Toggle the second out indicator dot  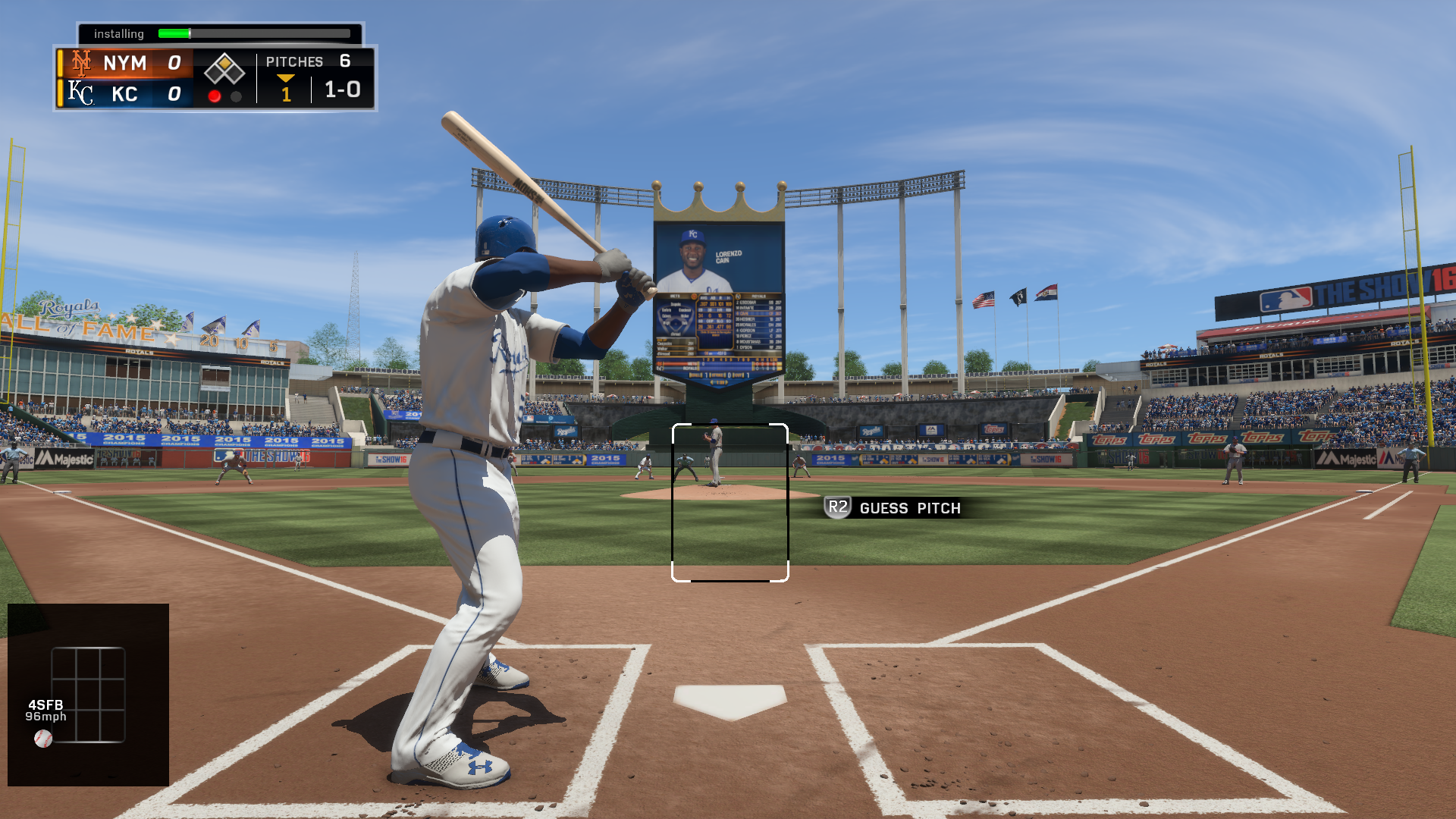(236, 96)
